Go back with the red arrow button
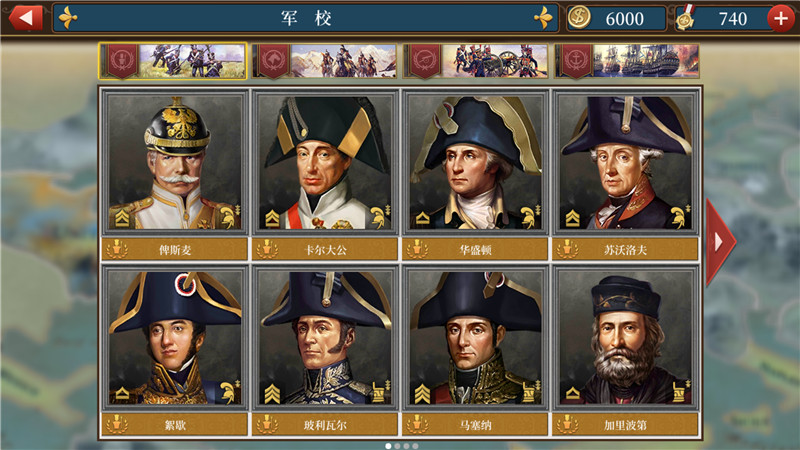800x450 pixels. [24, 18]
